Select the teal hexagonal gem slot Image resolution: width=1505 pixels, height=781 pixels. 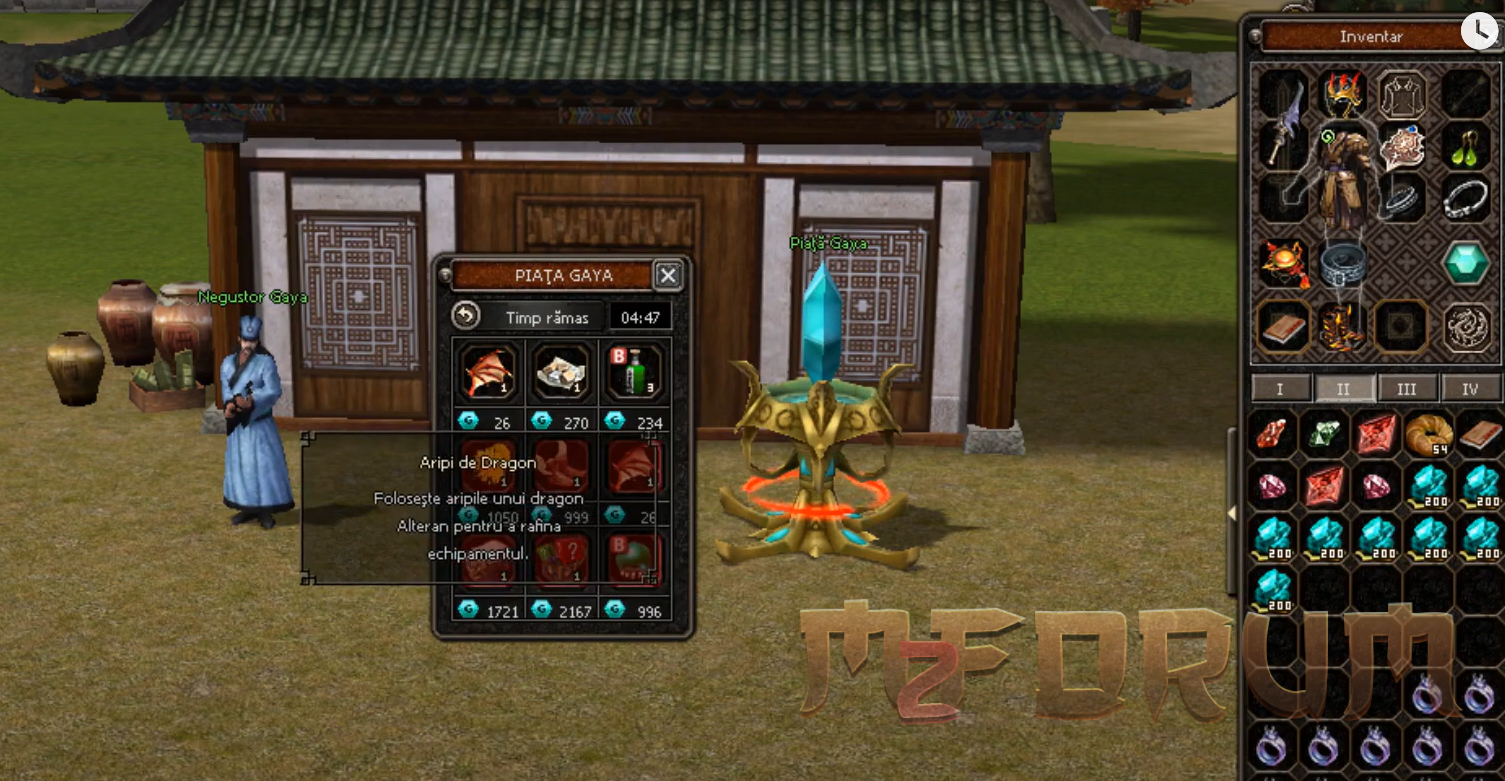(1466, 264)
